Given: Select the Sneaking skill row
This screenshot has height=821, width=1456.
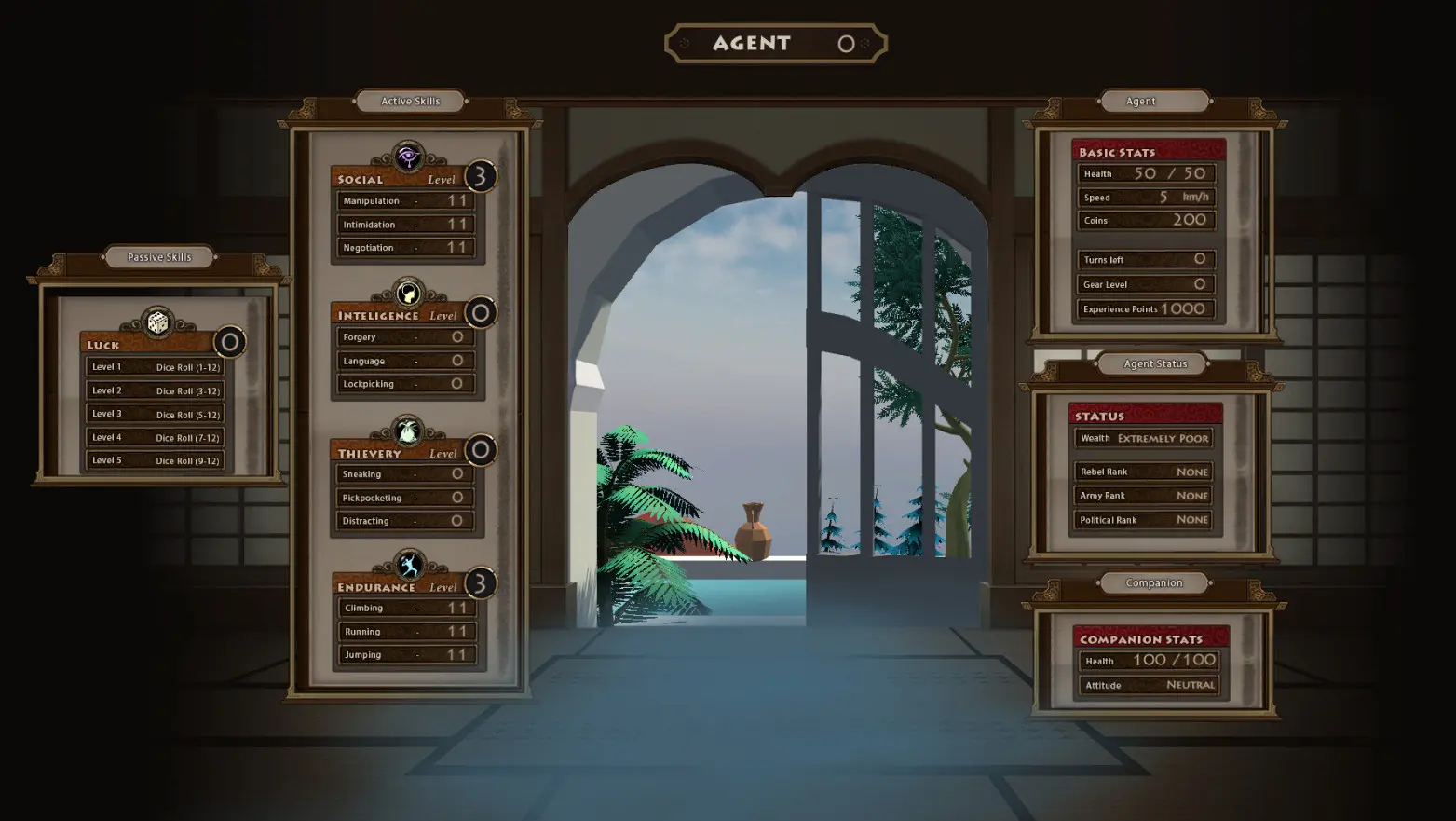Looking at the screenshot, I should click(x=406, y=474).
